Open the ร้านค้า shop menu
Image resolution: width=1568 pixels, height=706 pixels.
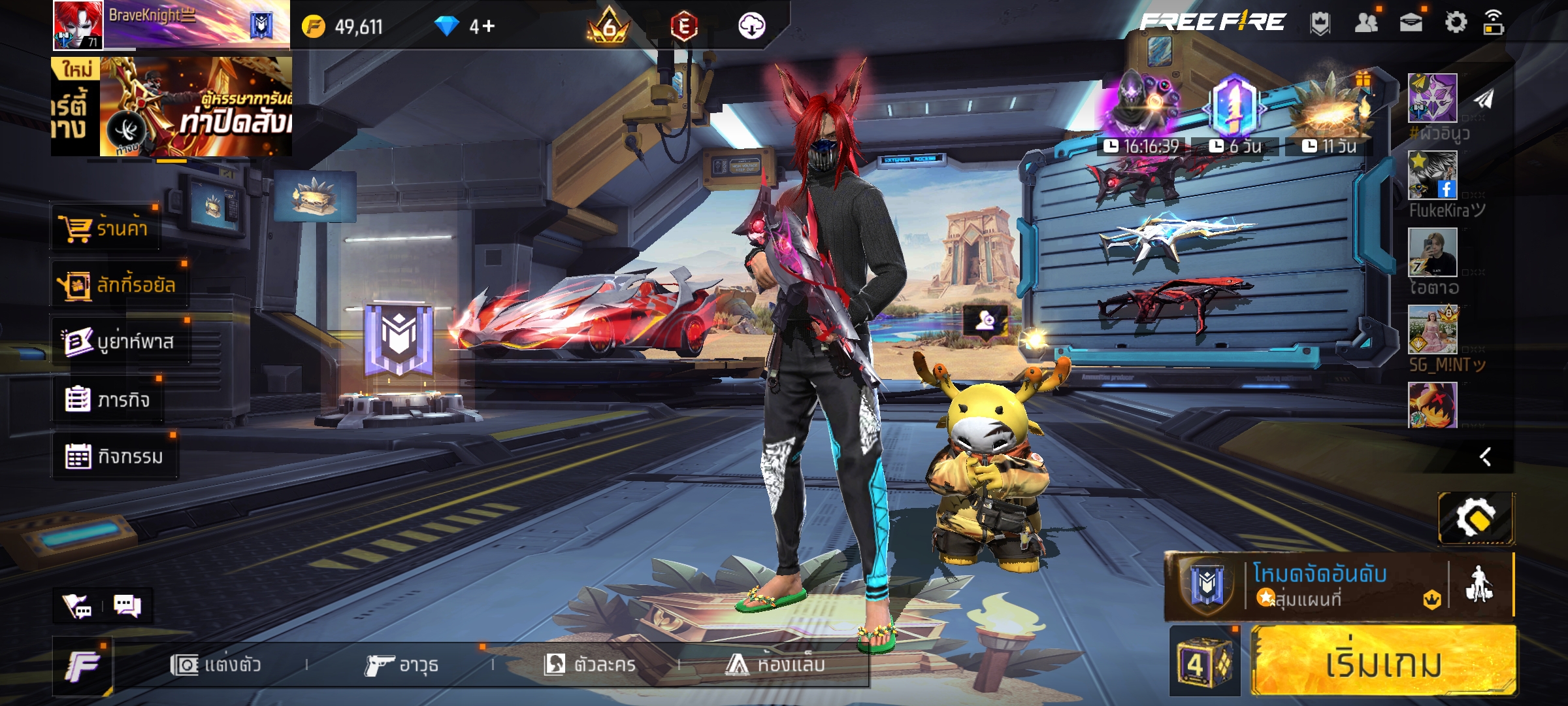pos(105,229)
